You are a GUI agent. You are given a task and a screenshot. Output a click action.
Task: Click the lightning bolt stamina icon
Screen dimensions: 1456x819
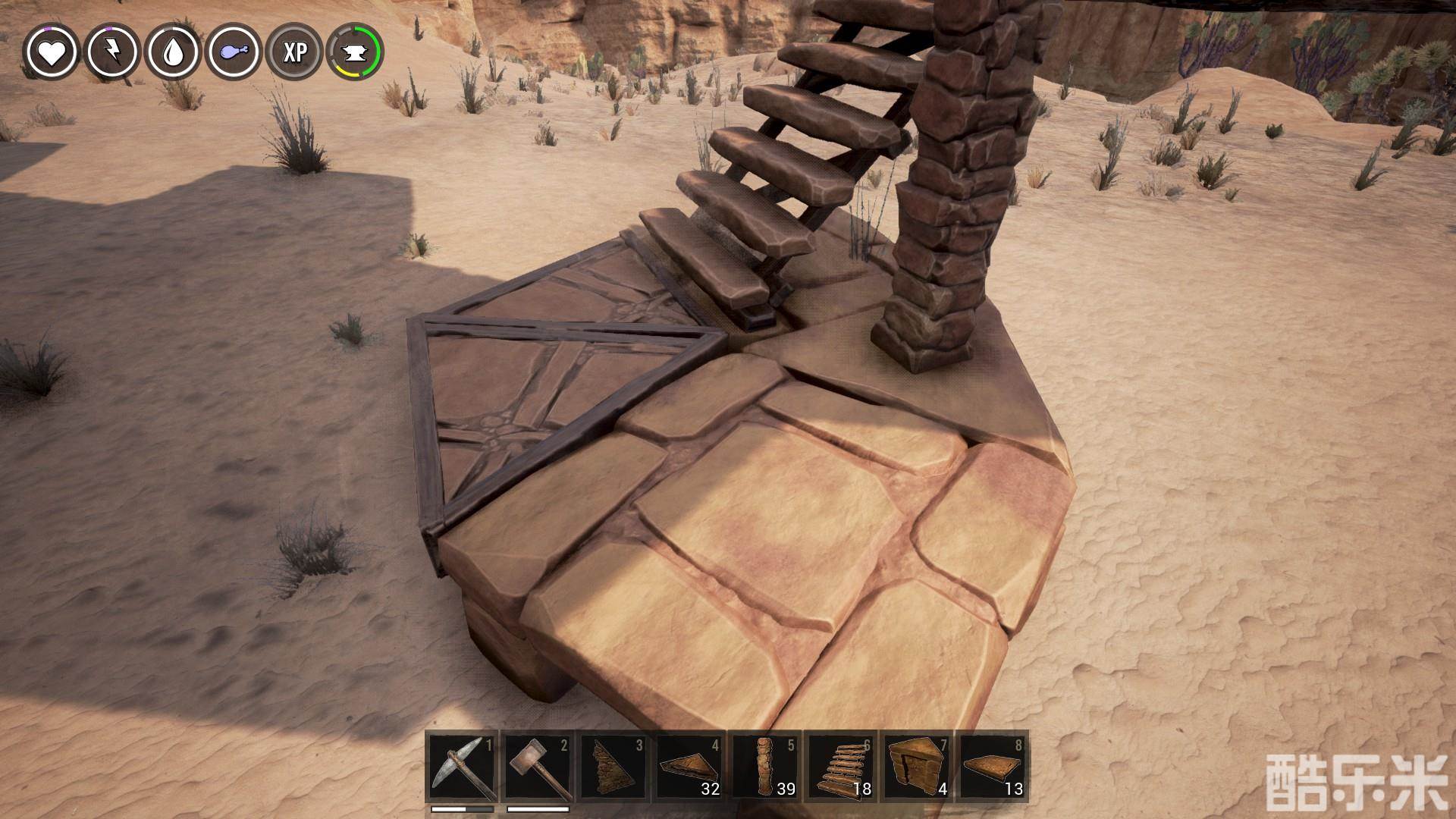(112, 52)
